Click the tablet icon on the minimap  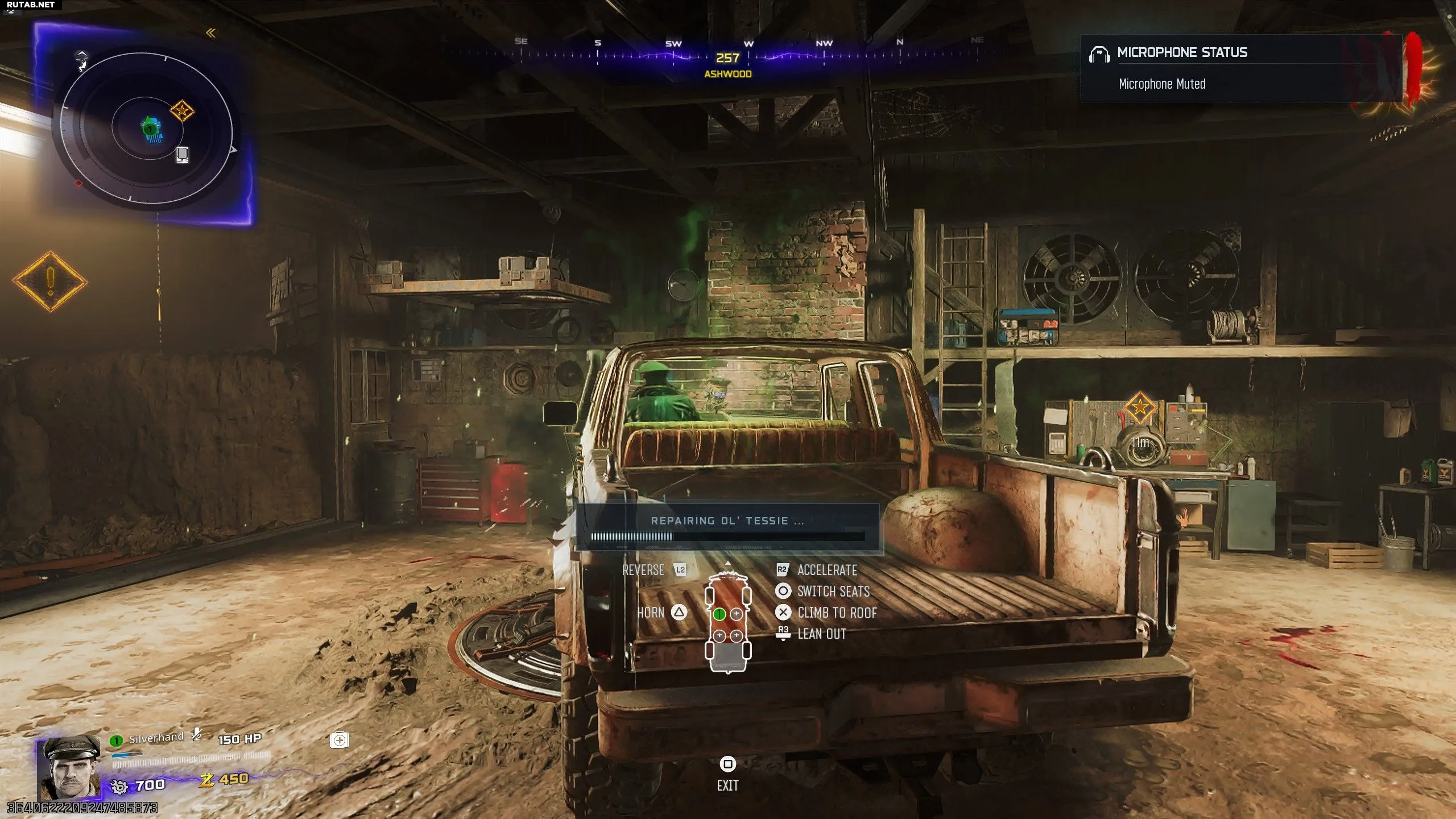tap(182, 154)
